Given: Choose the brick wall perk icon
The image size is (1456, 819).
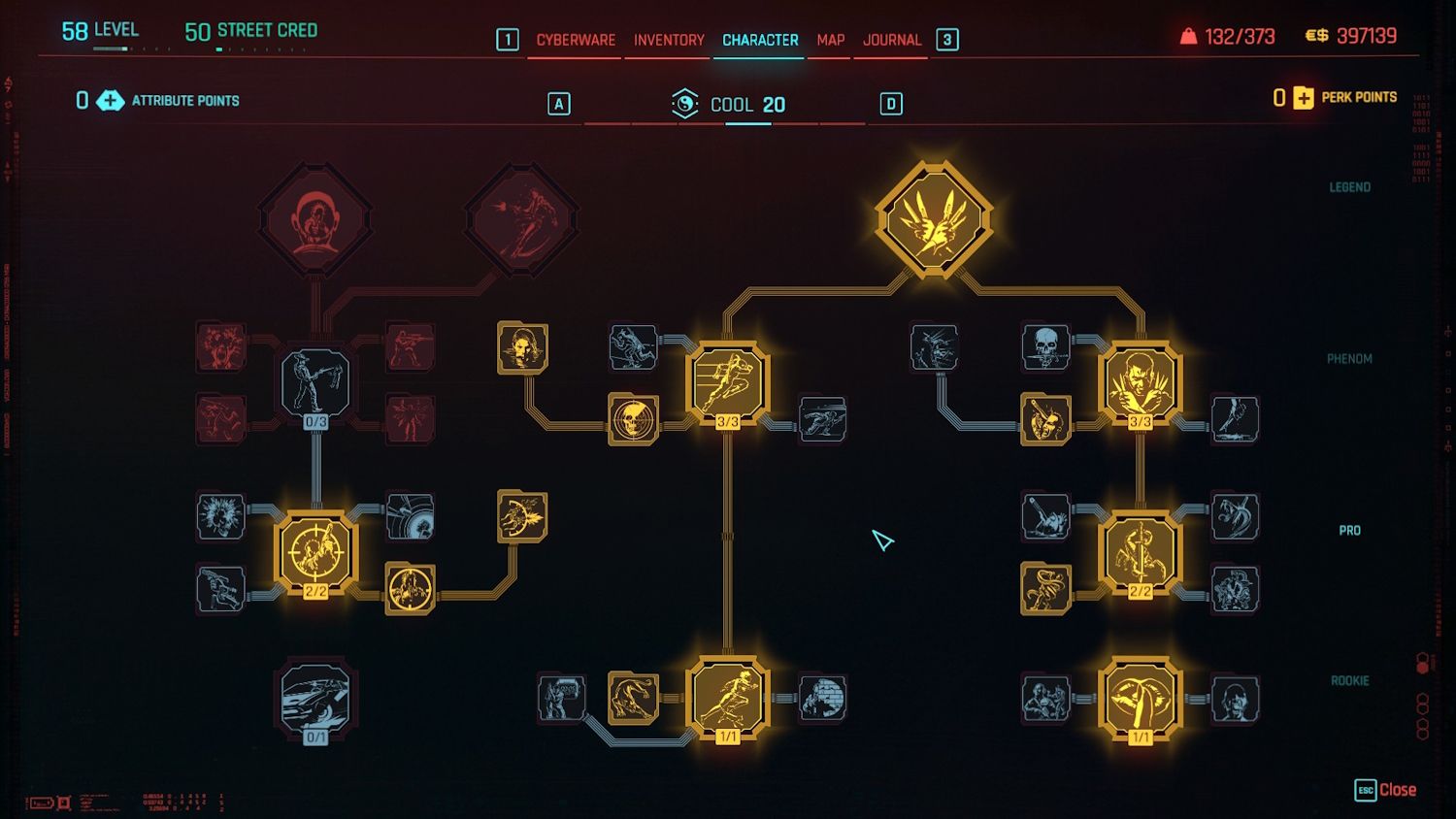Looking at the screenshot, I should tap(822, 699).
